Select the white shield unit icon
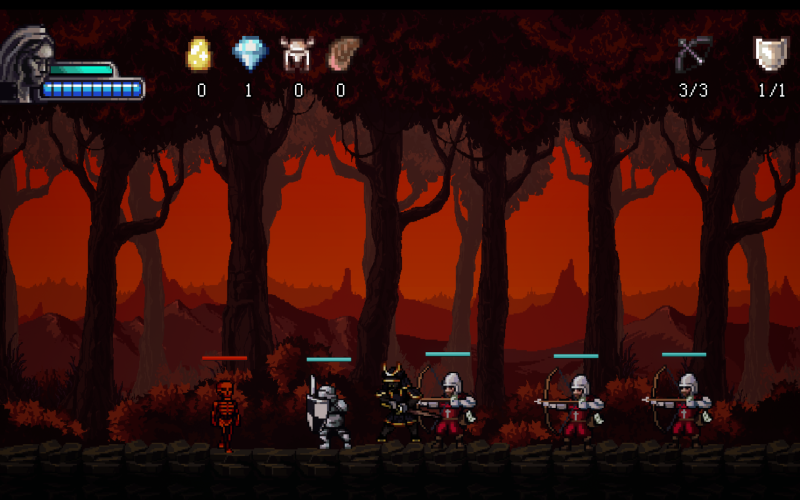This screenshot has height=500, width=800. click(x=770, y=53)
